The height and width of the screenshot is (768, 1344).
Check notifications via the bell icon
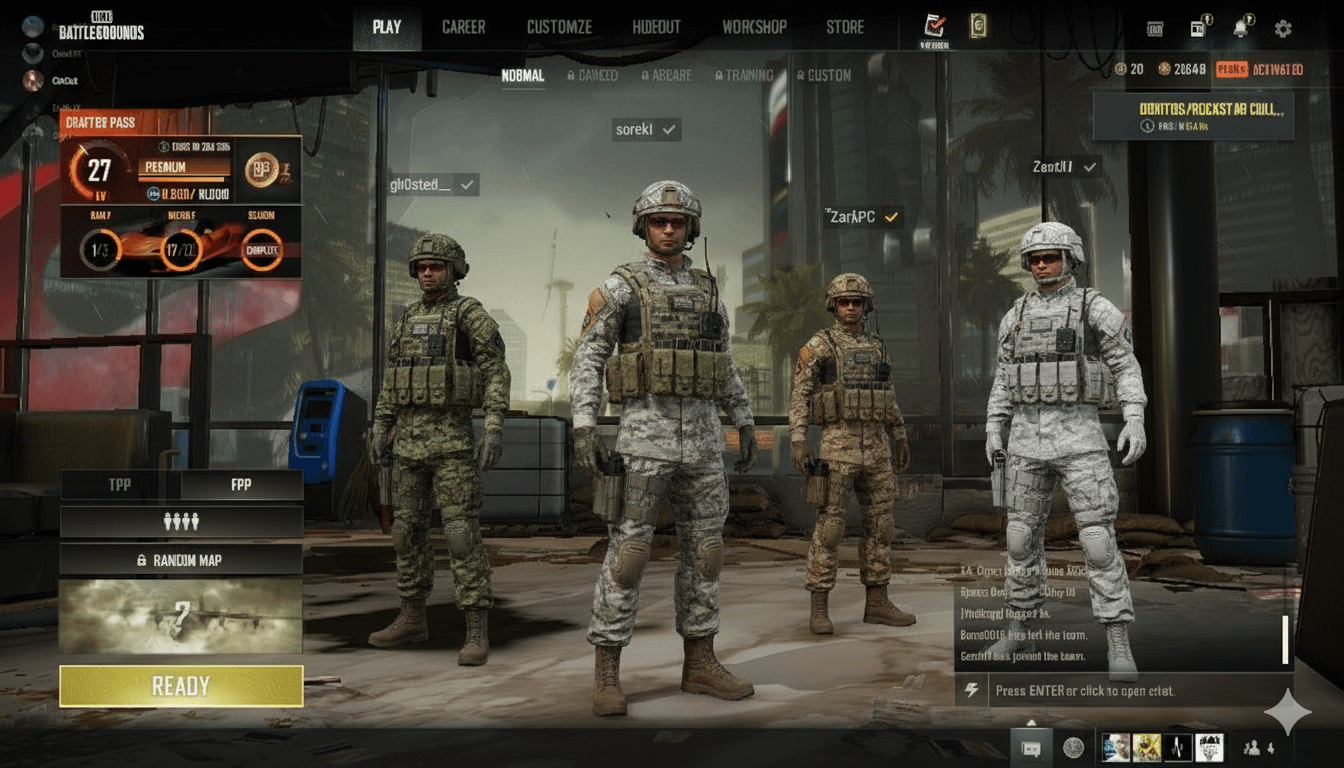coord(1241,29)
